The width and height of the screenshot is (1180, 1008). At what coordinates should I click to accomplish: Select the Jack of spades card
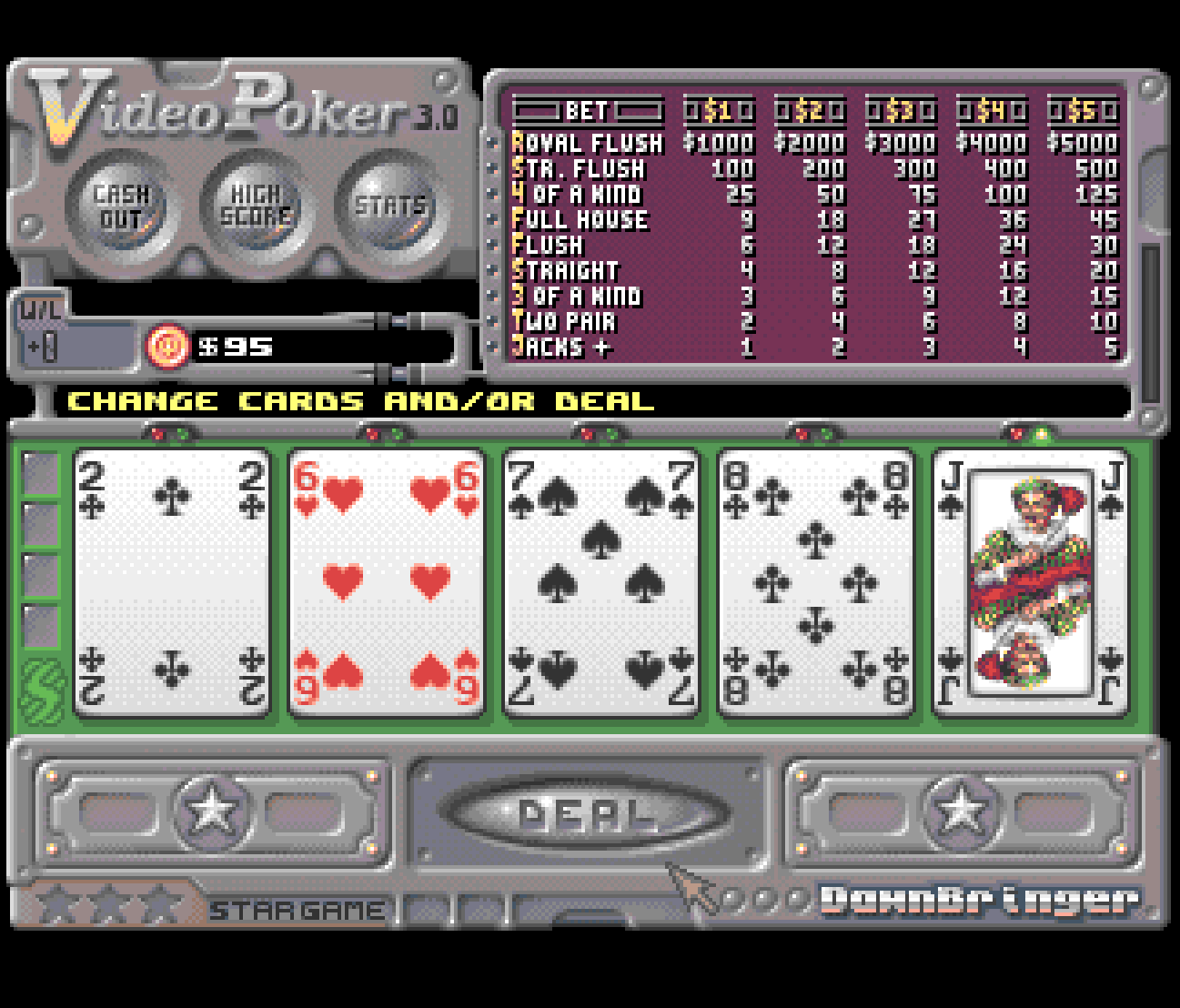[1031, 583]
